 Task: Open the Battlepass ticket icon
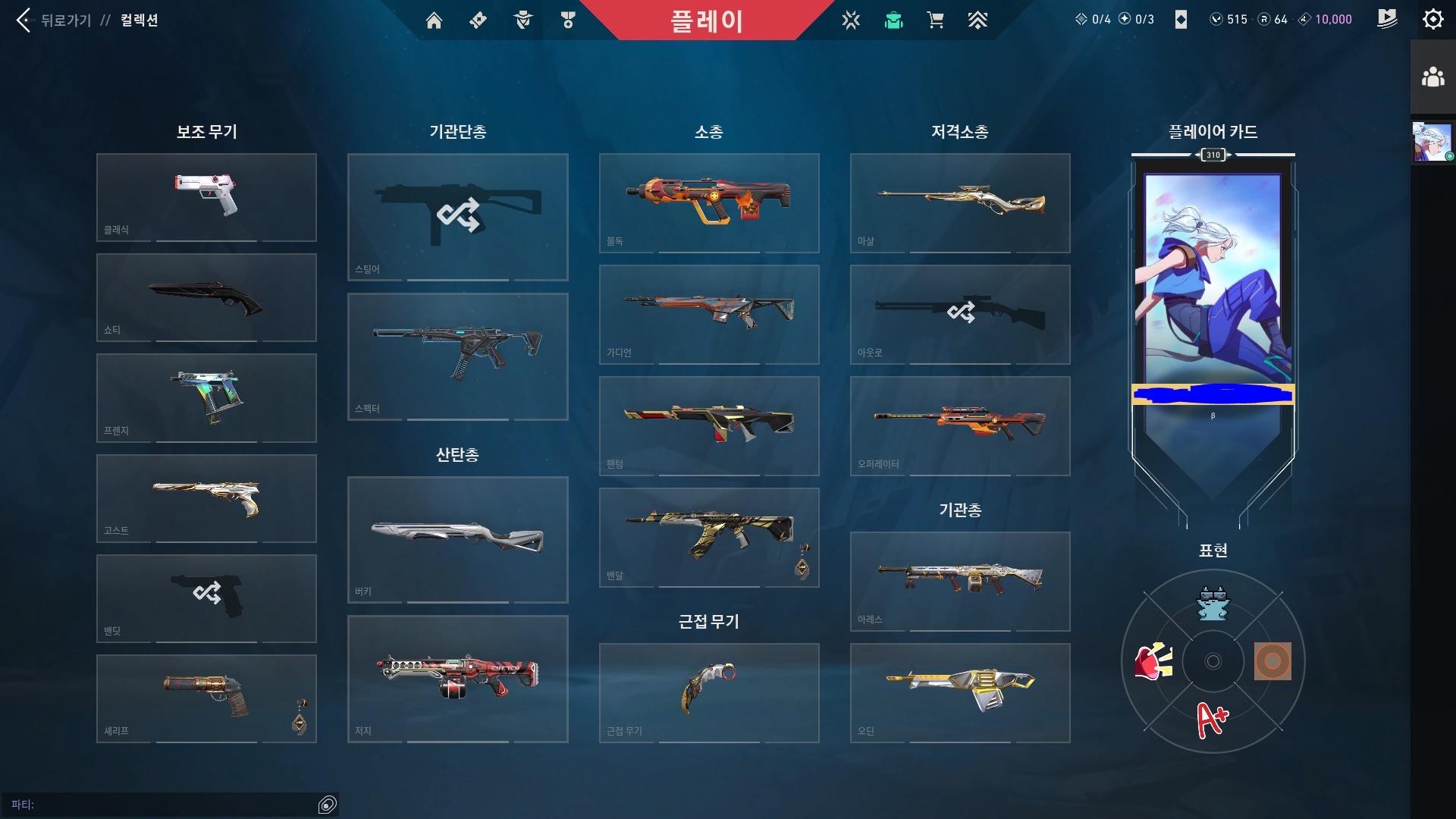tap(477, 20)
